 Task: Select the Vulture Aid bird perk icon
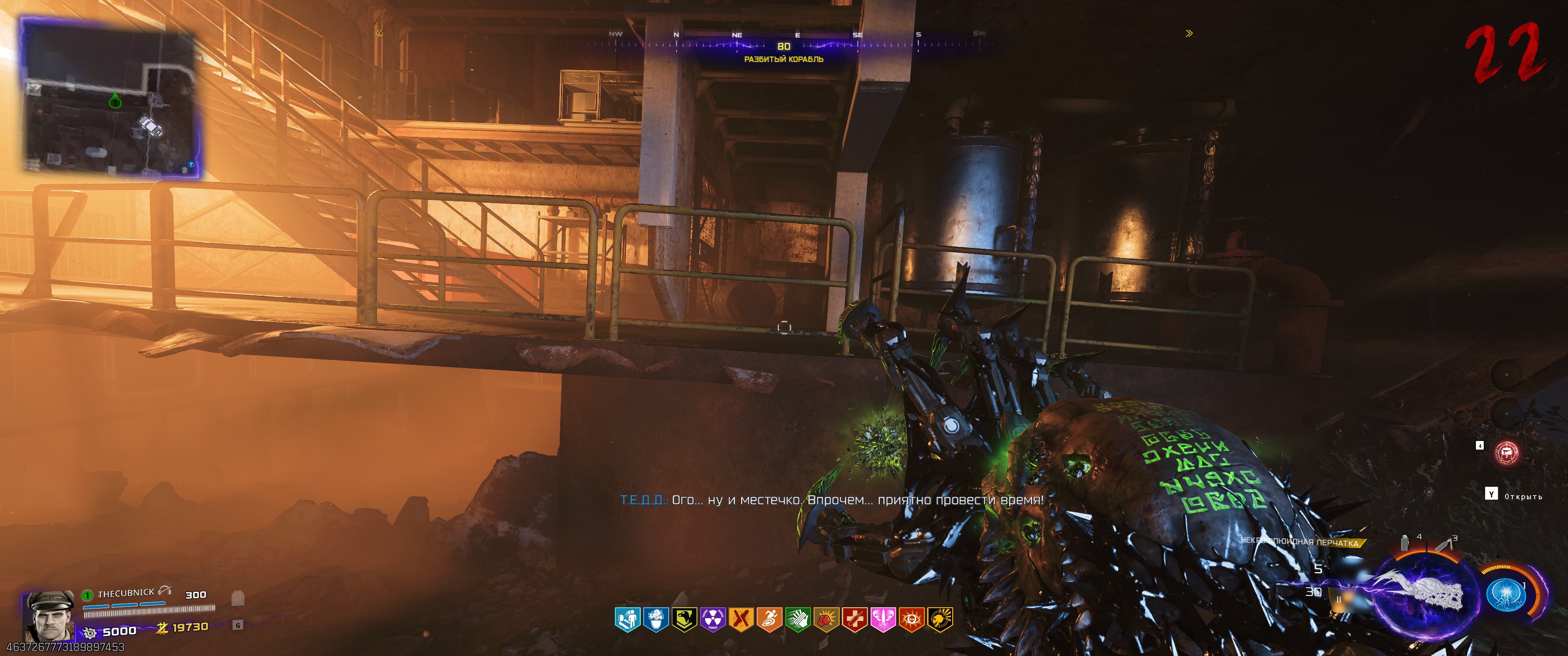click(x=684, y=620)
